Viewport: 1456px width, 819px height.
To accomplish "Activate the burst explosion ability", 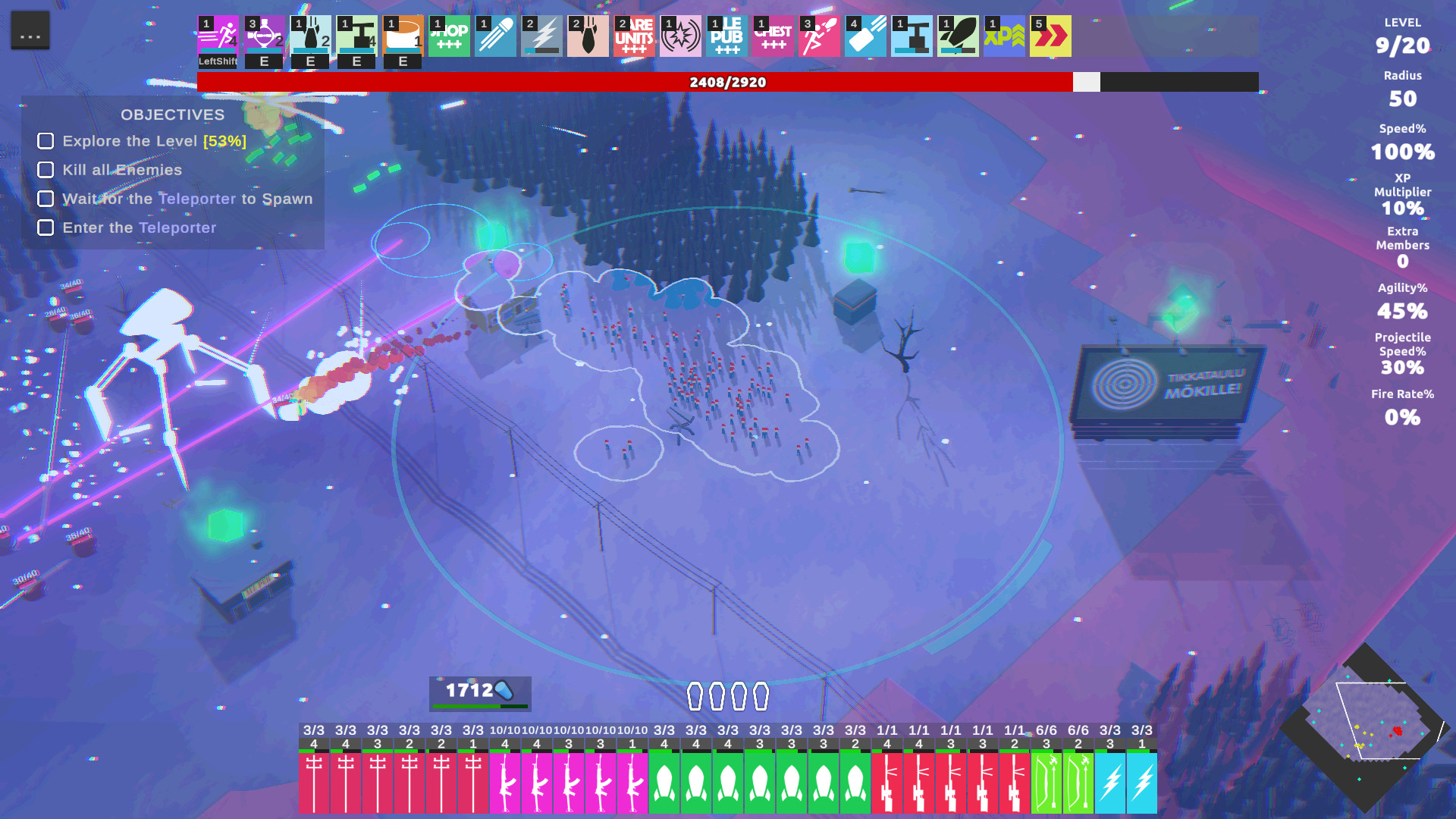I will [x=681, y=36].
